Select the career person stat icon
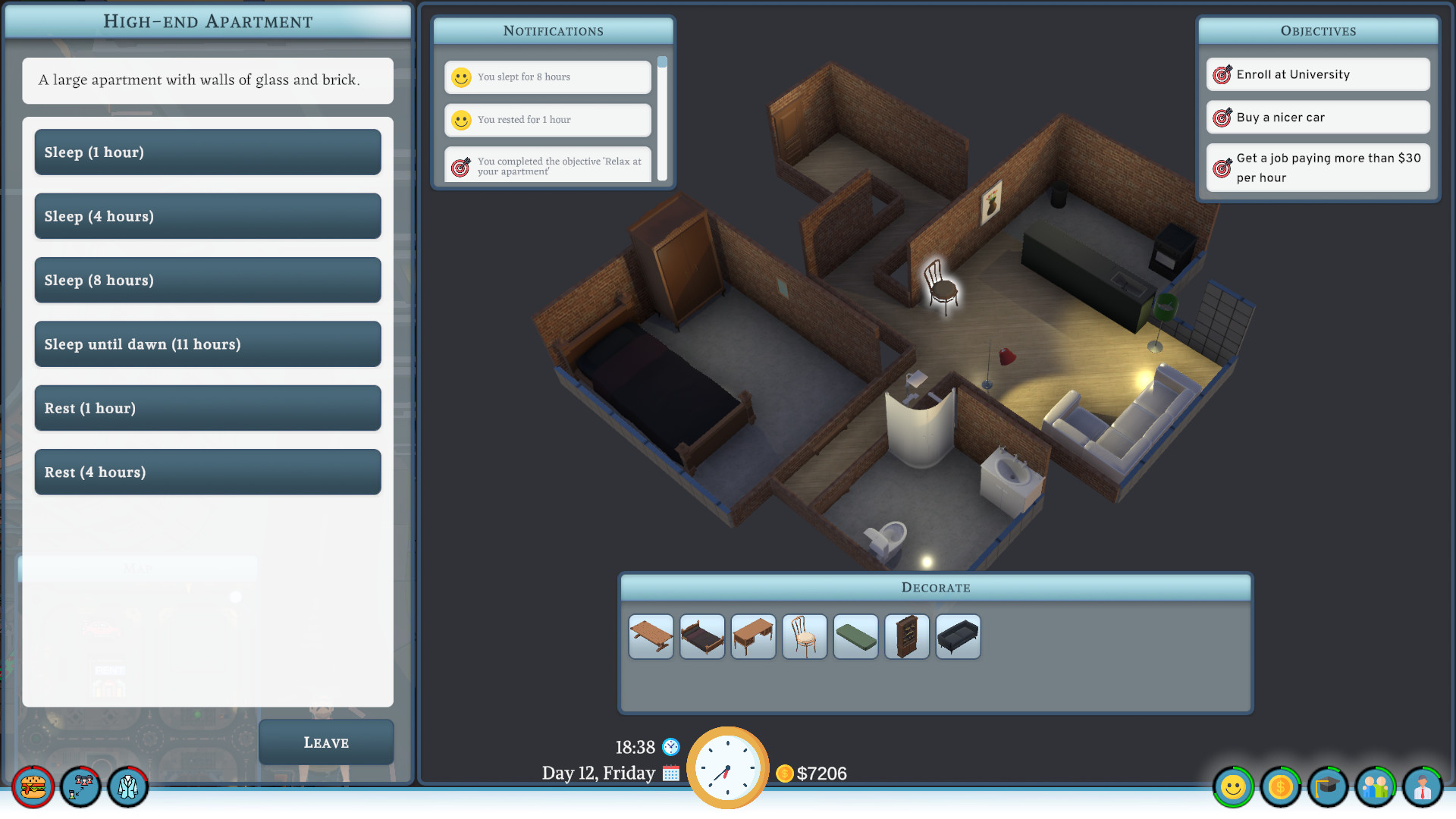 [1423, 788]
